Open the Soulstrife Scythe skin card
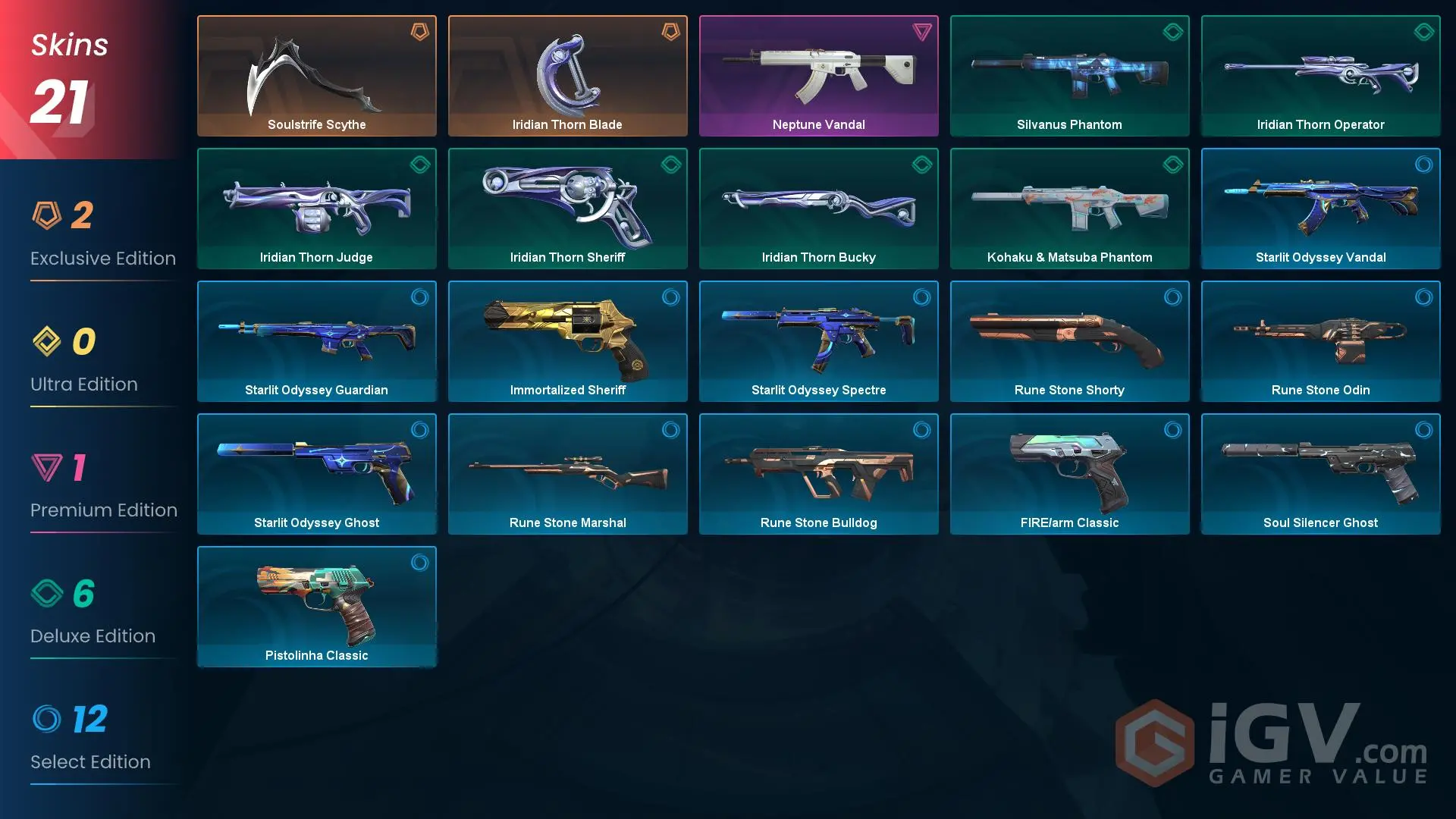This screenshot has height=819, width=1456. pyautogui.click(x=316, y=76)
